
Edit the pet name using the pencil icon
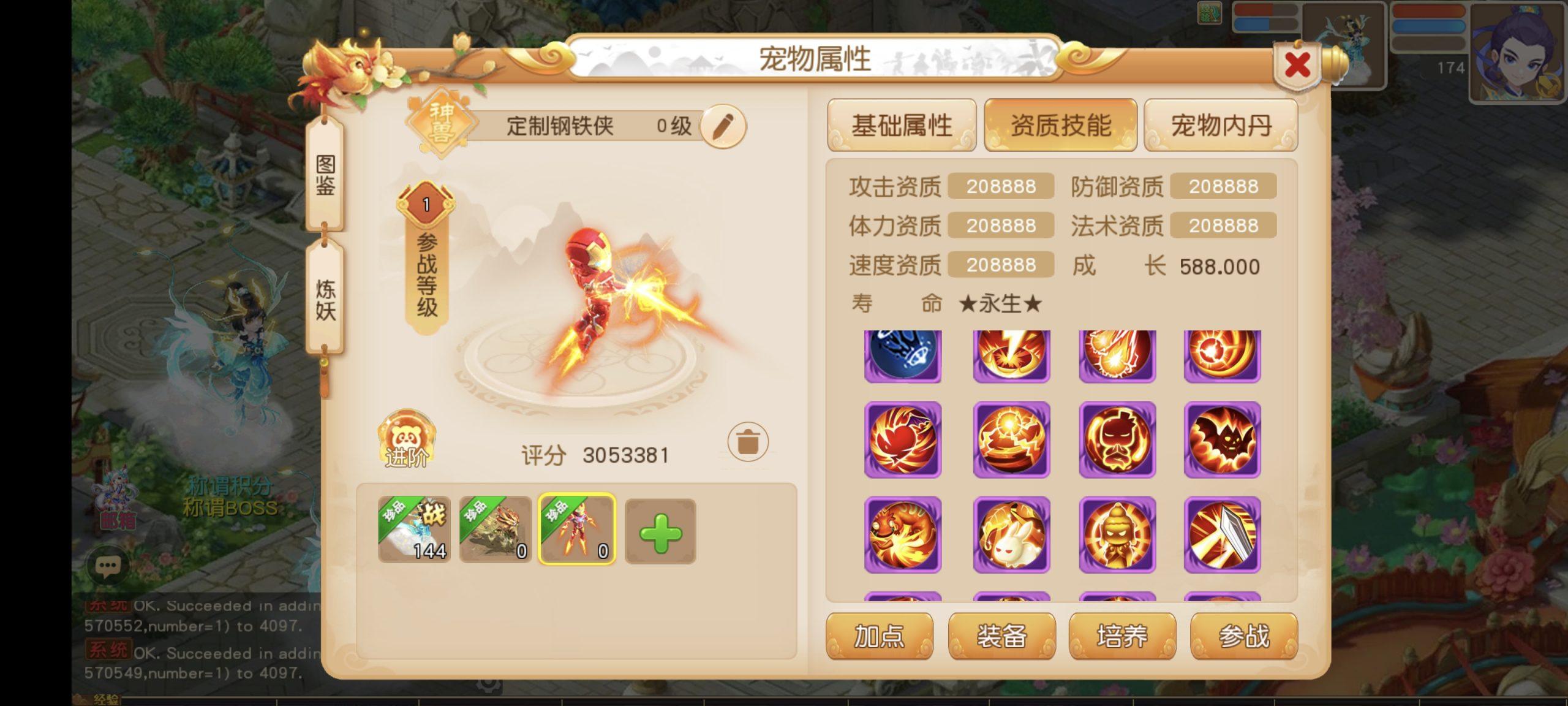point(725,126)
